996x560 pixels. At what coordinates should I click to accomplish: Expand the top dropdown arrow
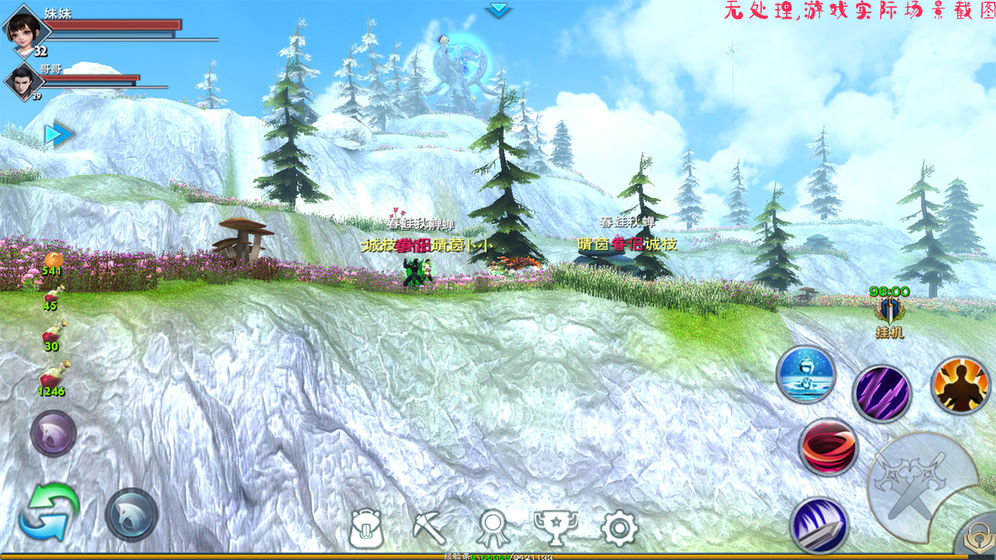[x=498, y=10]
